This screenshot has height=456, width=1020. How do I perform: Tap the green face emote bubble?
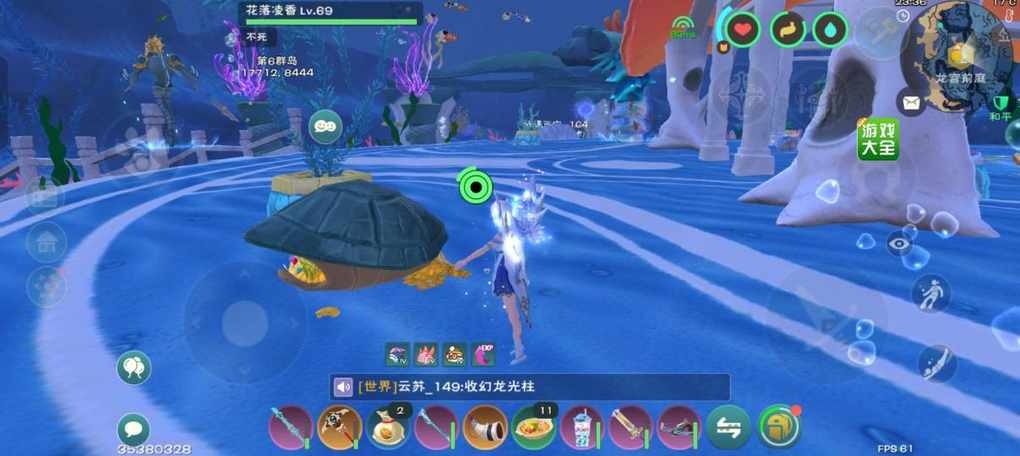coord(325,126)
